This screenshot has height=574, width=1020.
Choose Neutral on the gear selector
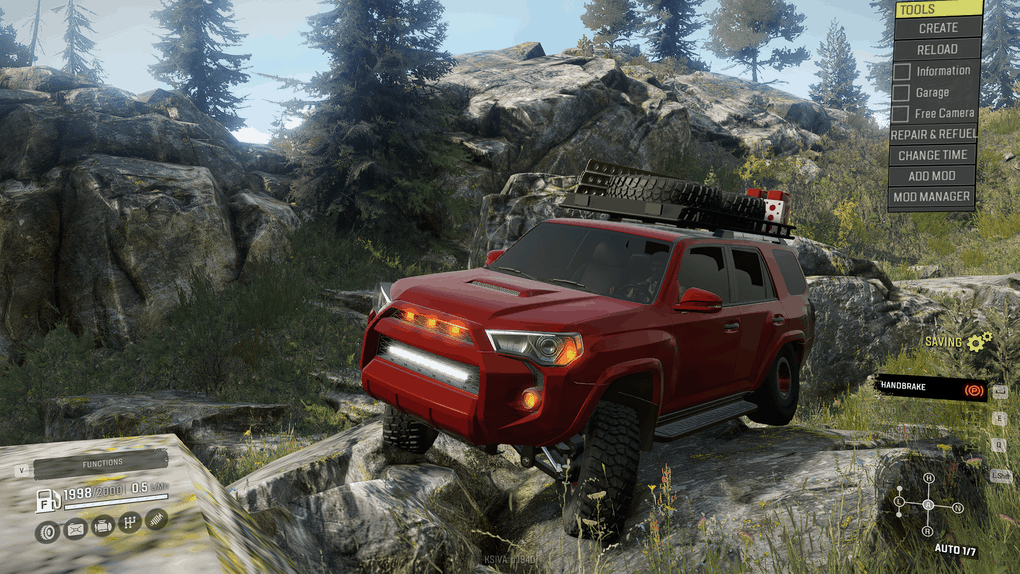(957, 508)
